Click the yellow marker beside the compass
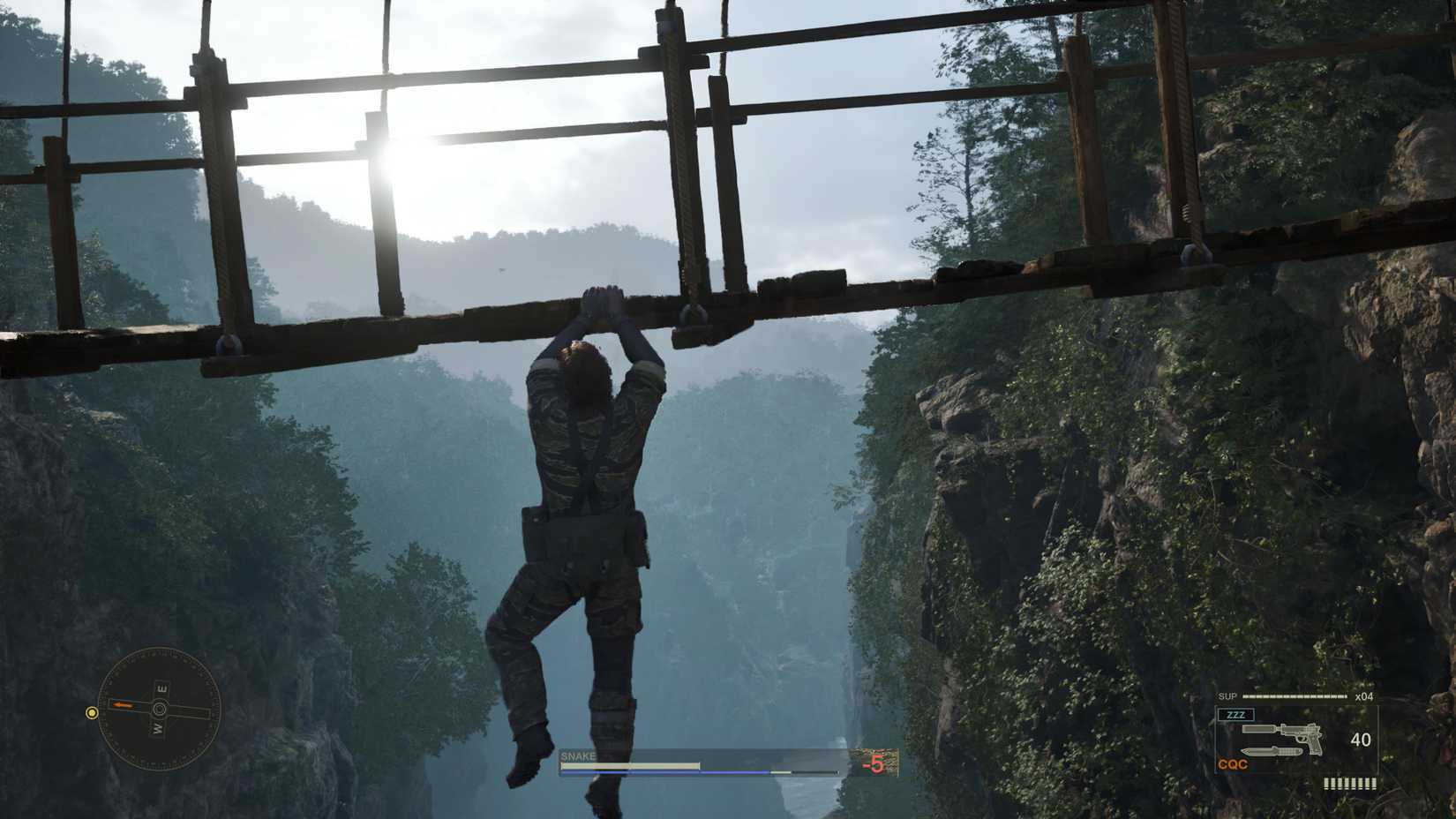 (92, 712)
